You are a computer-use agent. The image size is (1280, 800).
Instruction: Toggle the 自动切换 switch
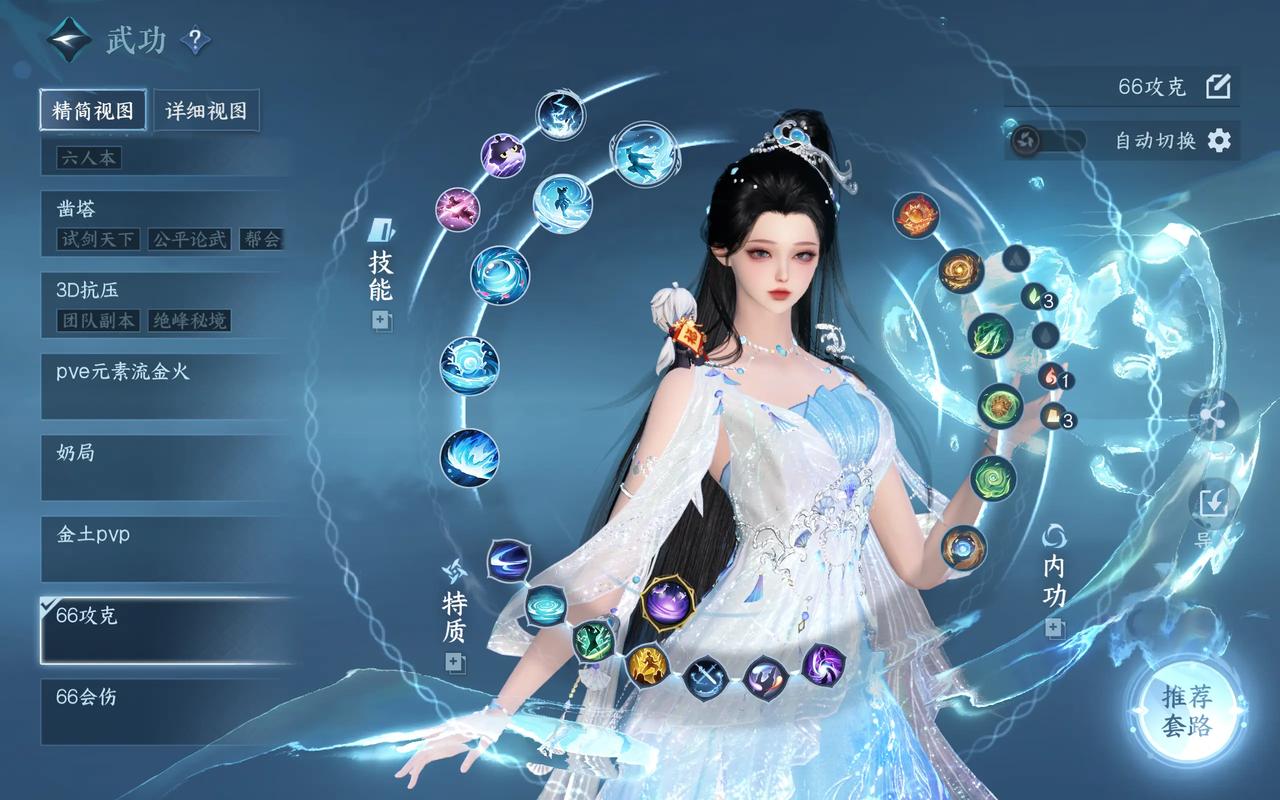pos(1046,140)
